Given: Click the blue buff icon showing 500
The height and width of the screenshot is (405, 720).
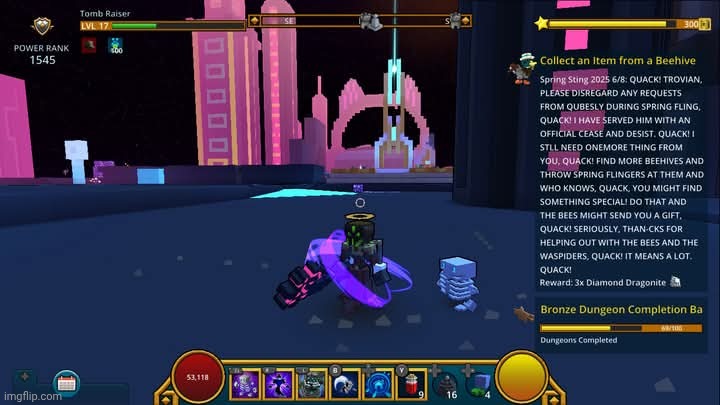Looking at the screenshot, I should pyautogui.click(x=115, y=45).
